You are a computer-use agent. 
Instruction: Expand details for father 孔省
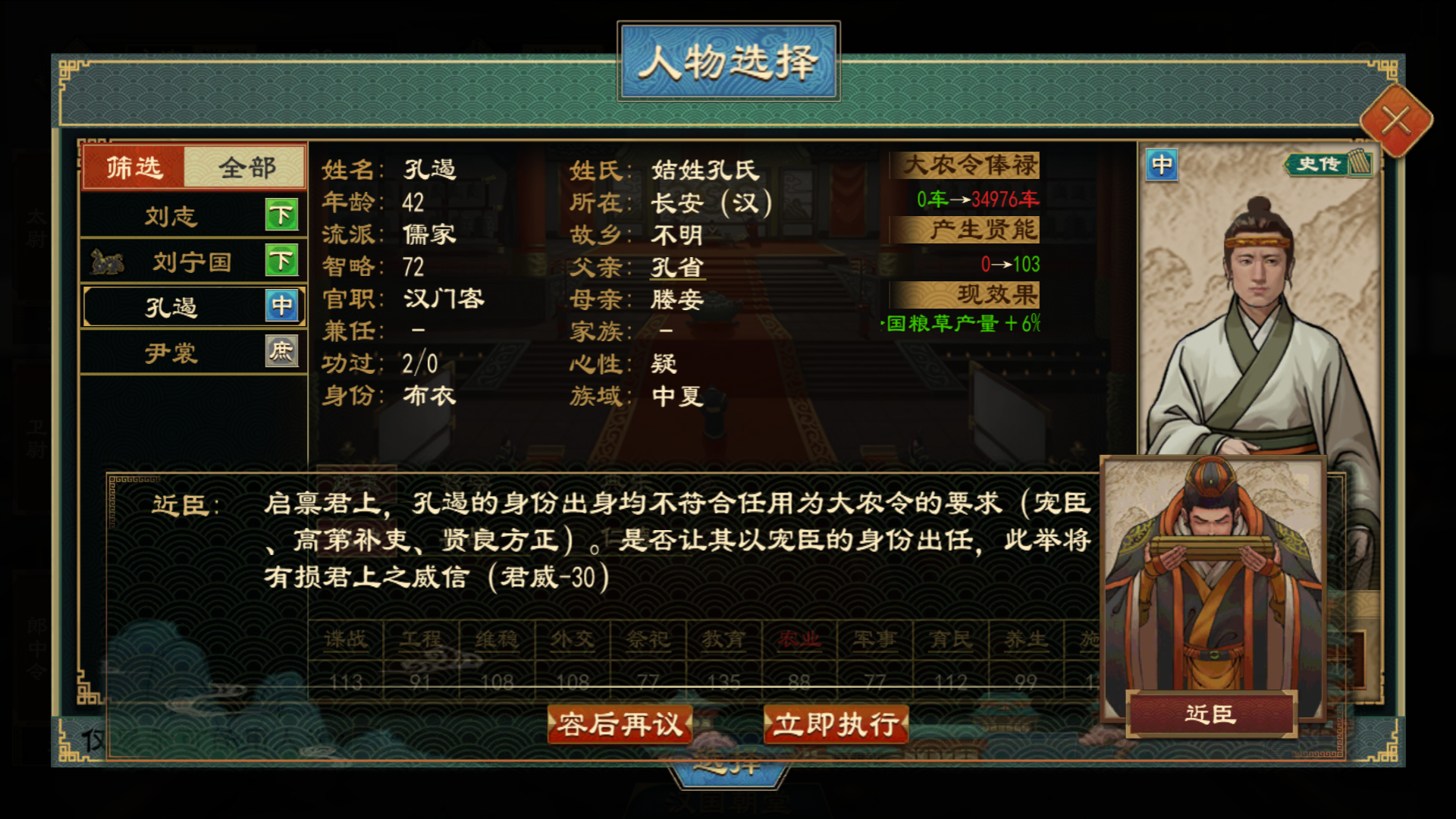click(x=677, y=267)
